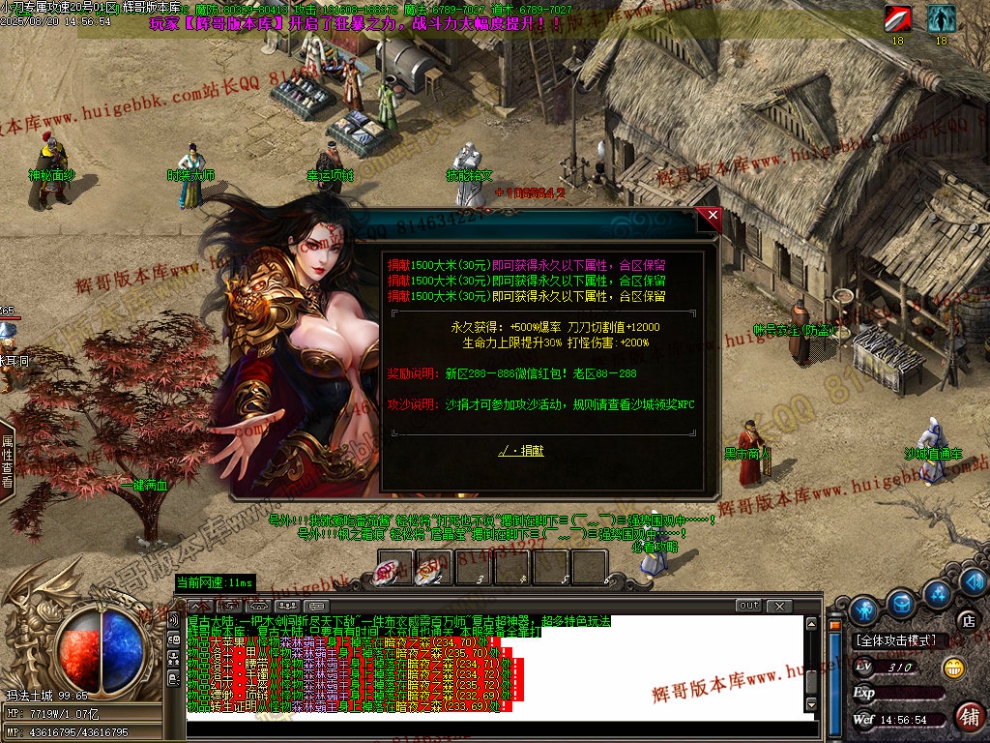Viewport: 990px width, 743px height.
Task: Close the donation dialog window
Action: tap(711, 215)
